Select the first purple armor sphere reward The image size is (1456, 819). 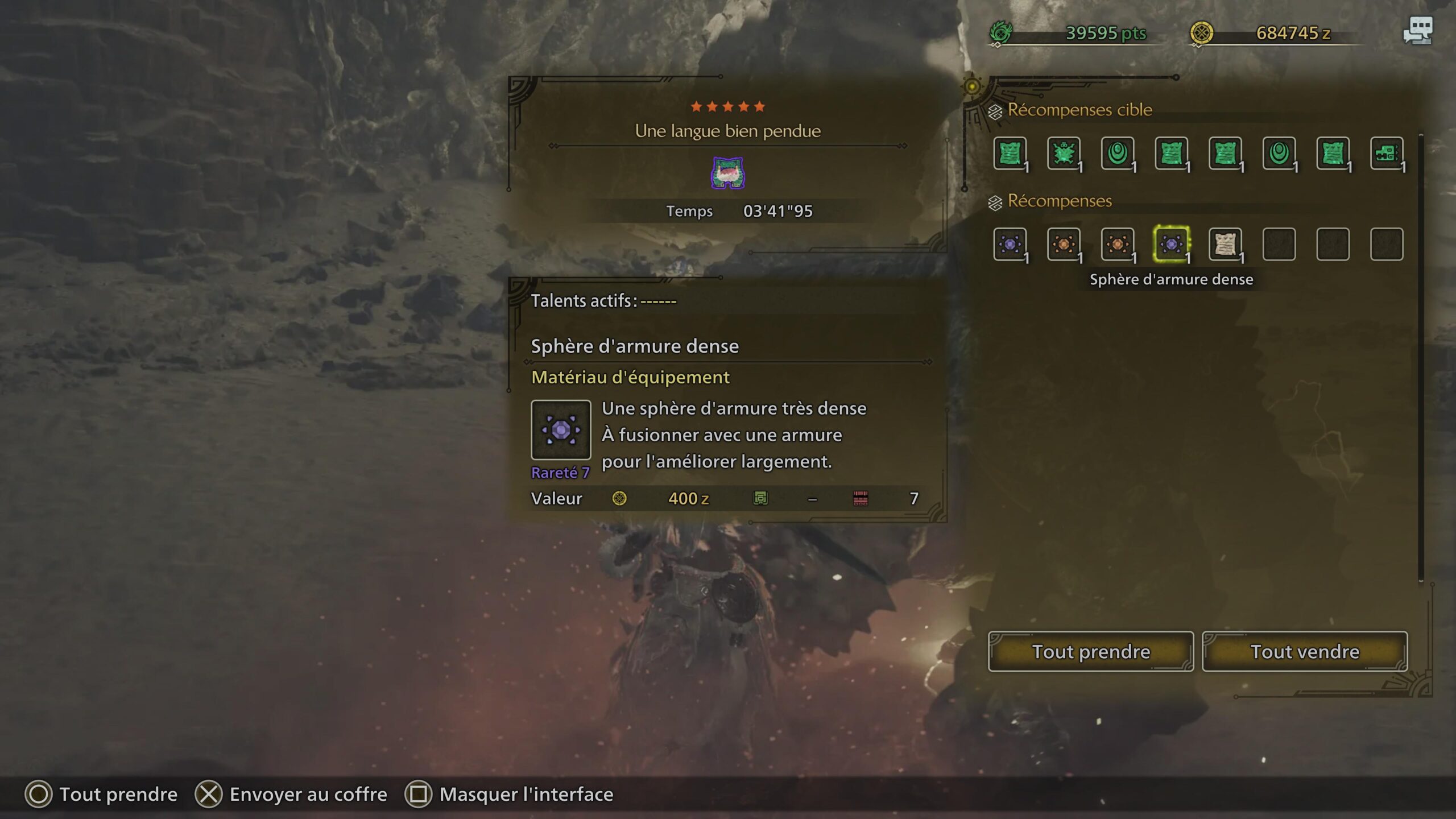coord(1010,245)
